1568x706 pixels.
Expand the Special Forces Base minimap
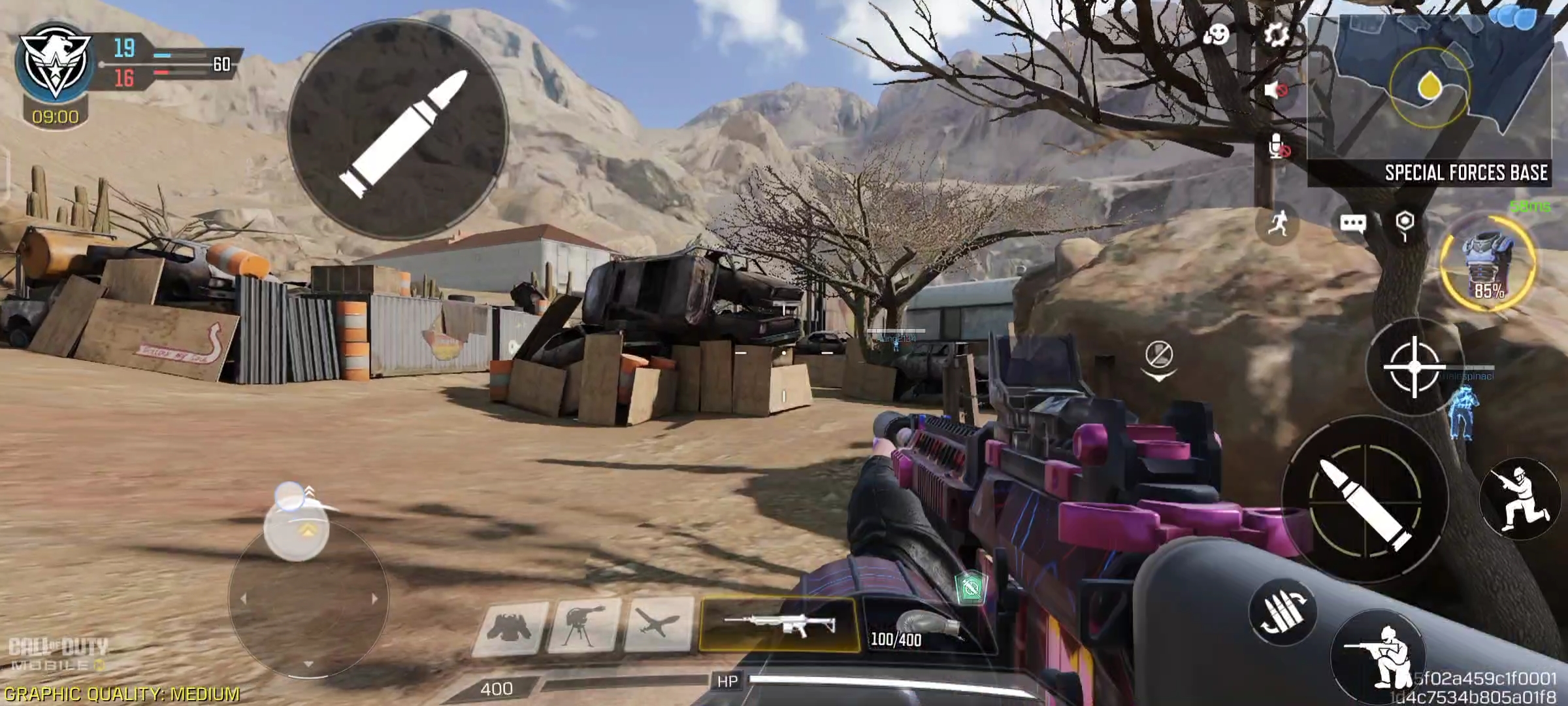point(1429,98)
